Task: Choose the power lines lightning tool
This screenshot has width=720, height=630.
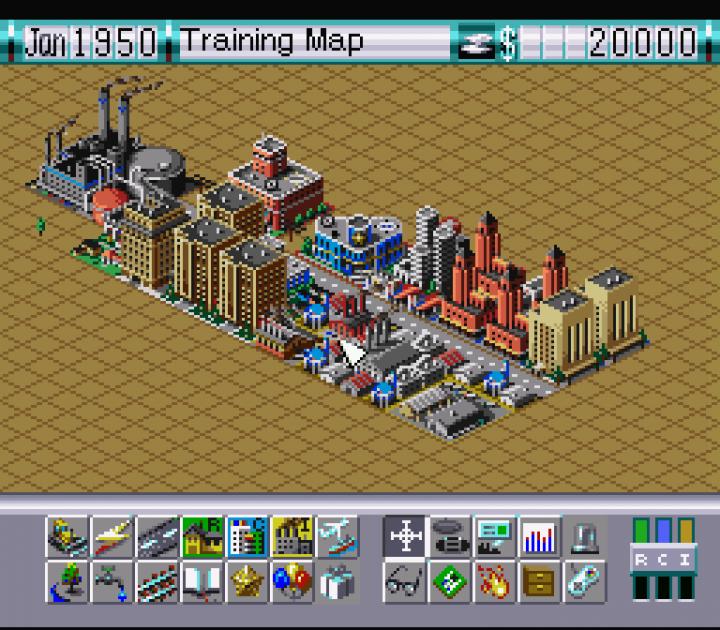Action: click(112, 537)
